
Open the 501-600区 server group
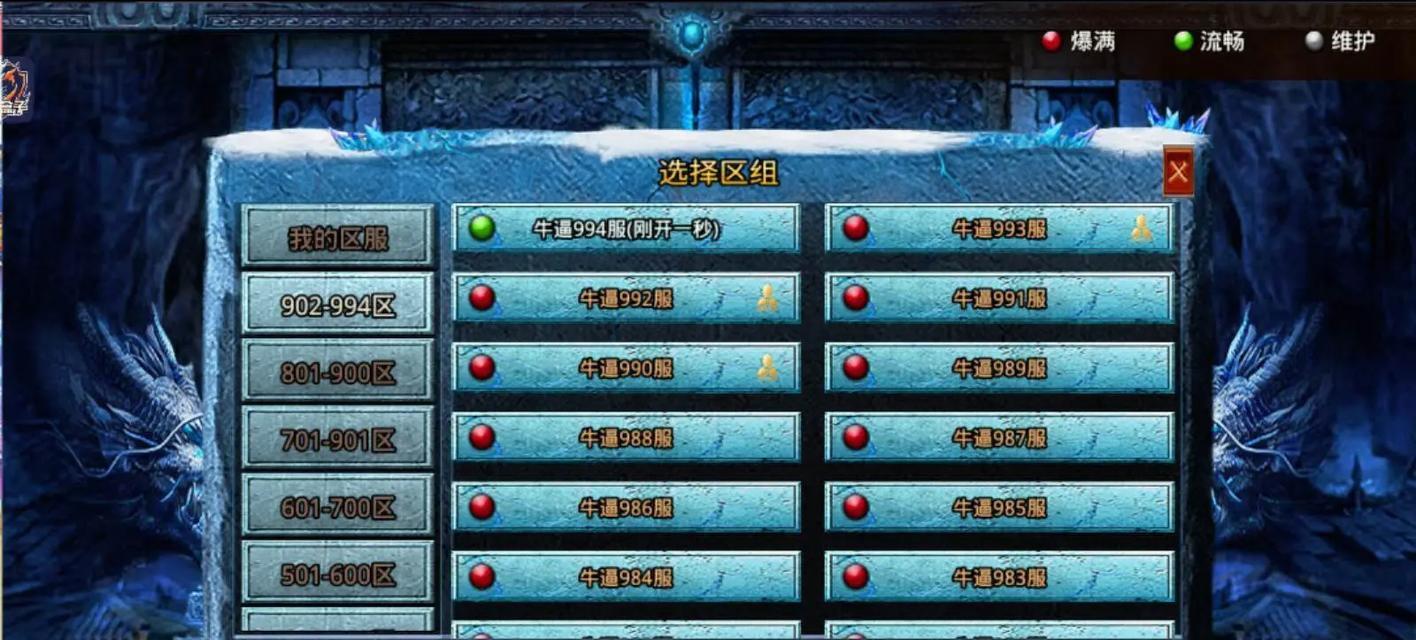pos(338,574)
